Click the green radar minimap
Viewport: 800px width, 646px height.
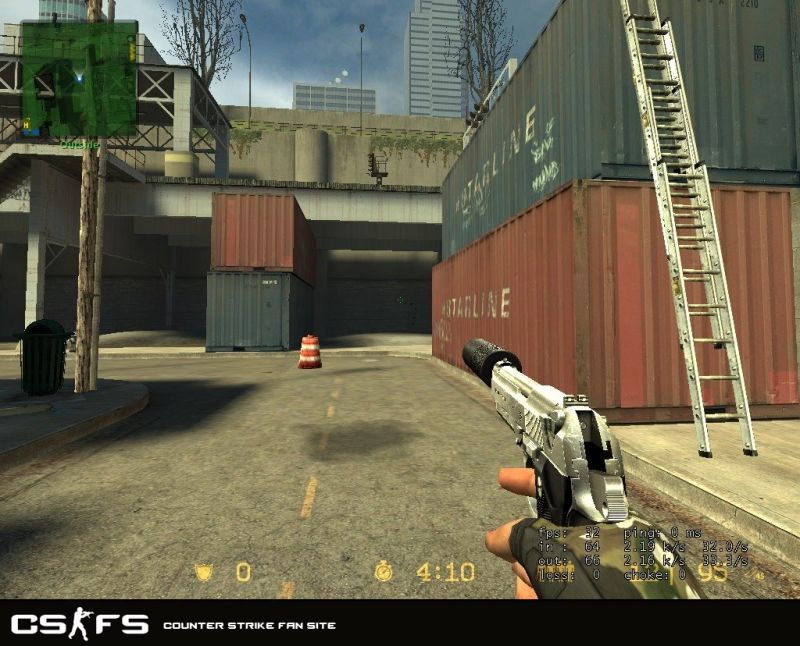pos(79,79)
